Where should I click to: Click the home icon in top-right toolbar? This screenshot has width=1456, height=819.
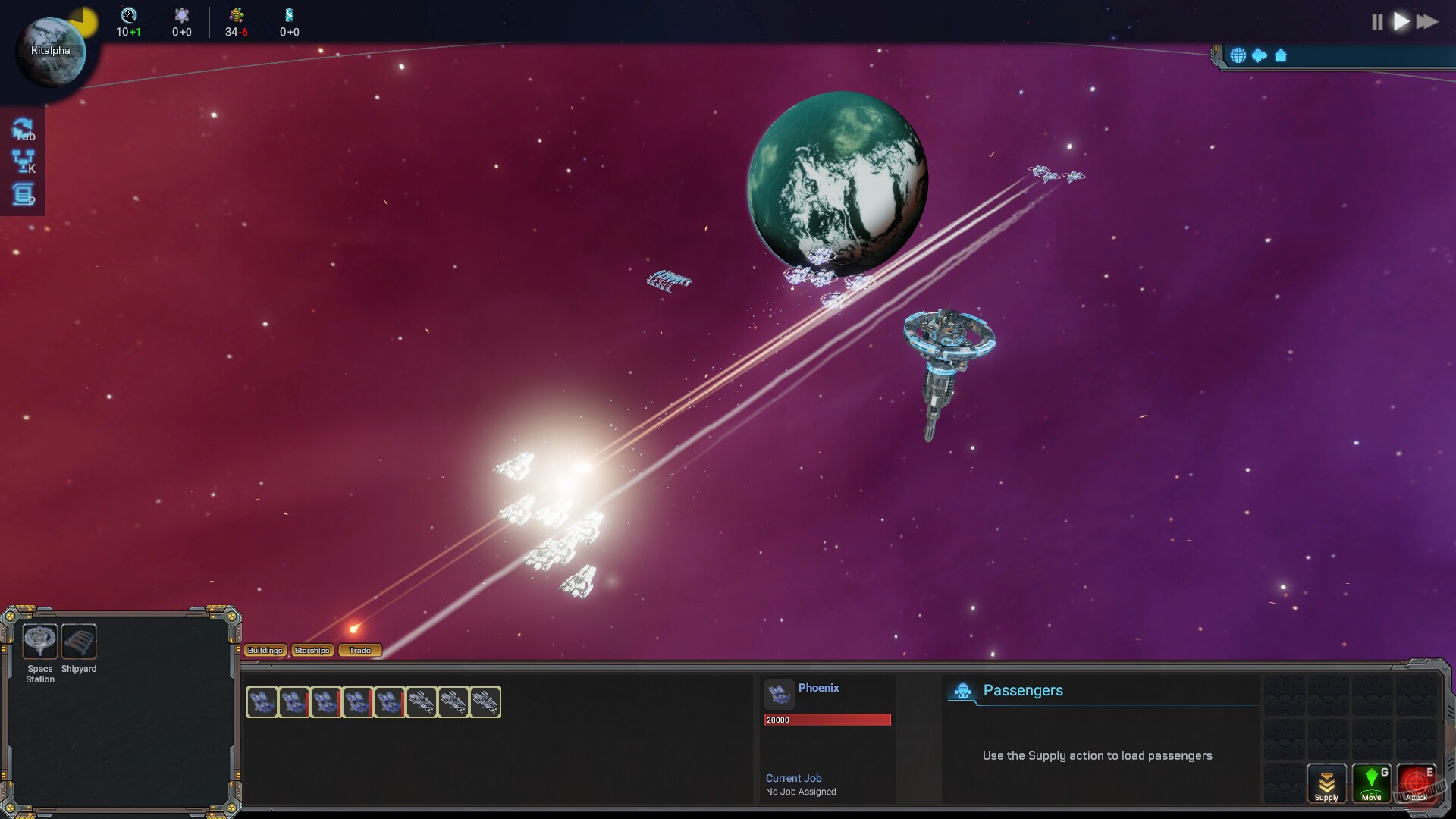point(1280,55)
